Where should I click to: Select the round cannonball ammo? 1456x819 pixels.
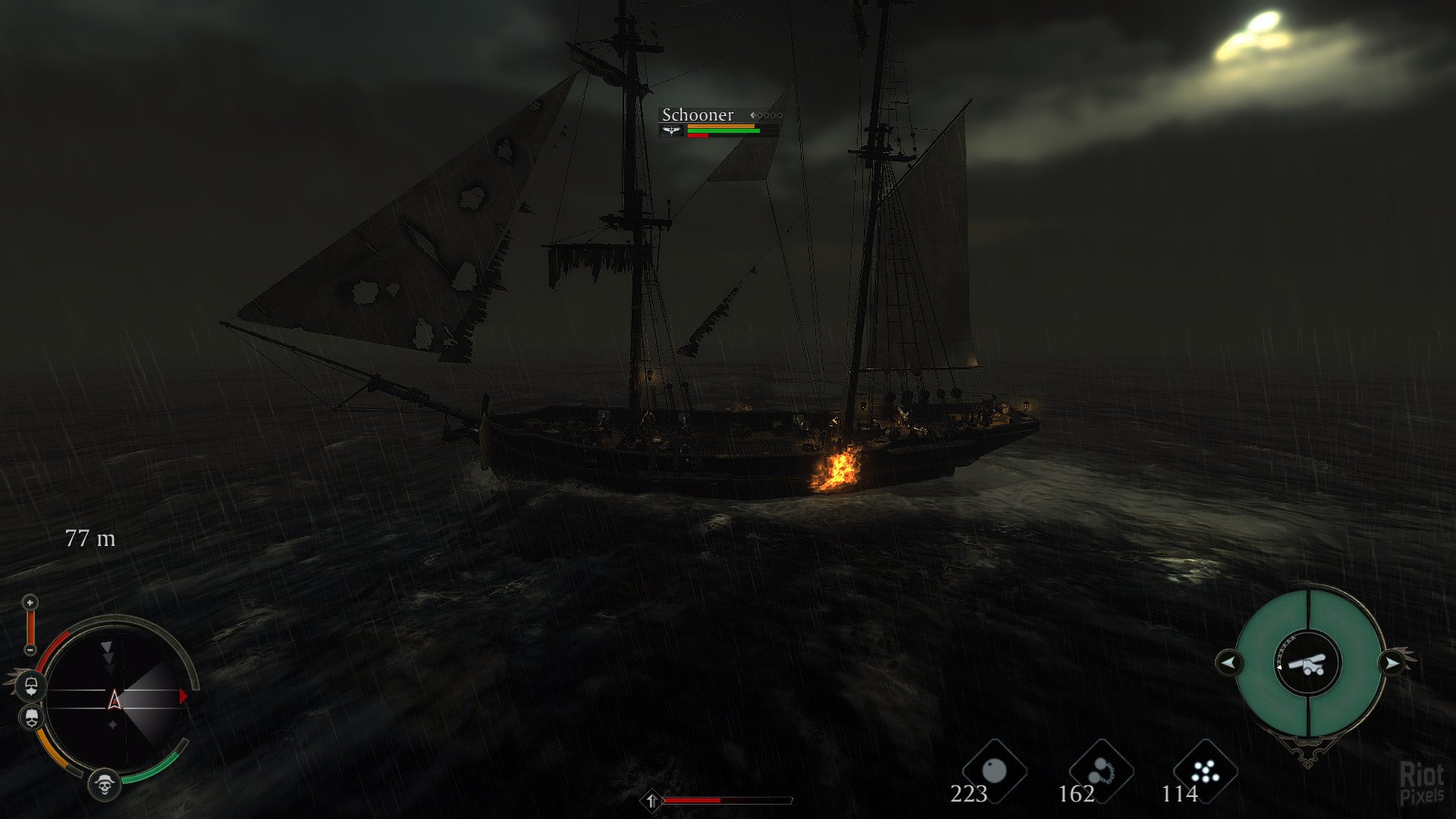993,772
